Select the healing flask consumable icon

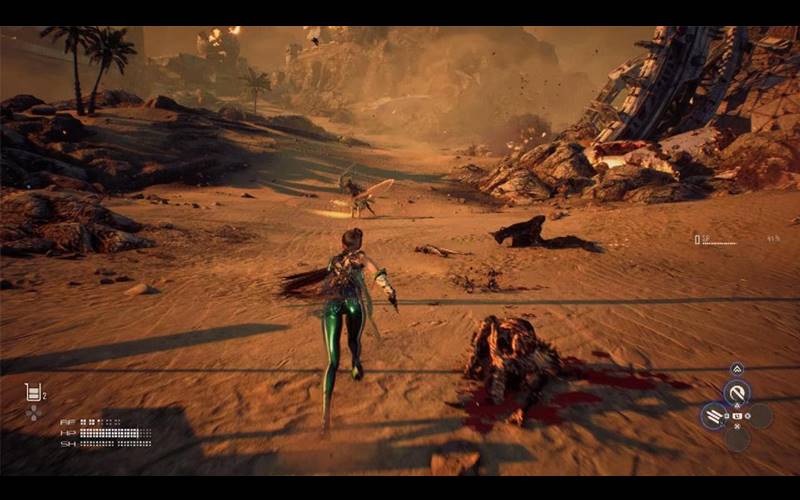point(32,391)
